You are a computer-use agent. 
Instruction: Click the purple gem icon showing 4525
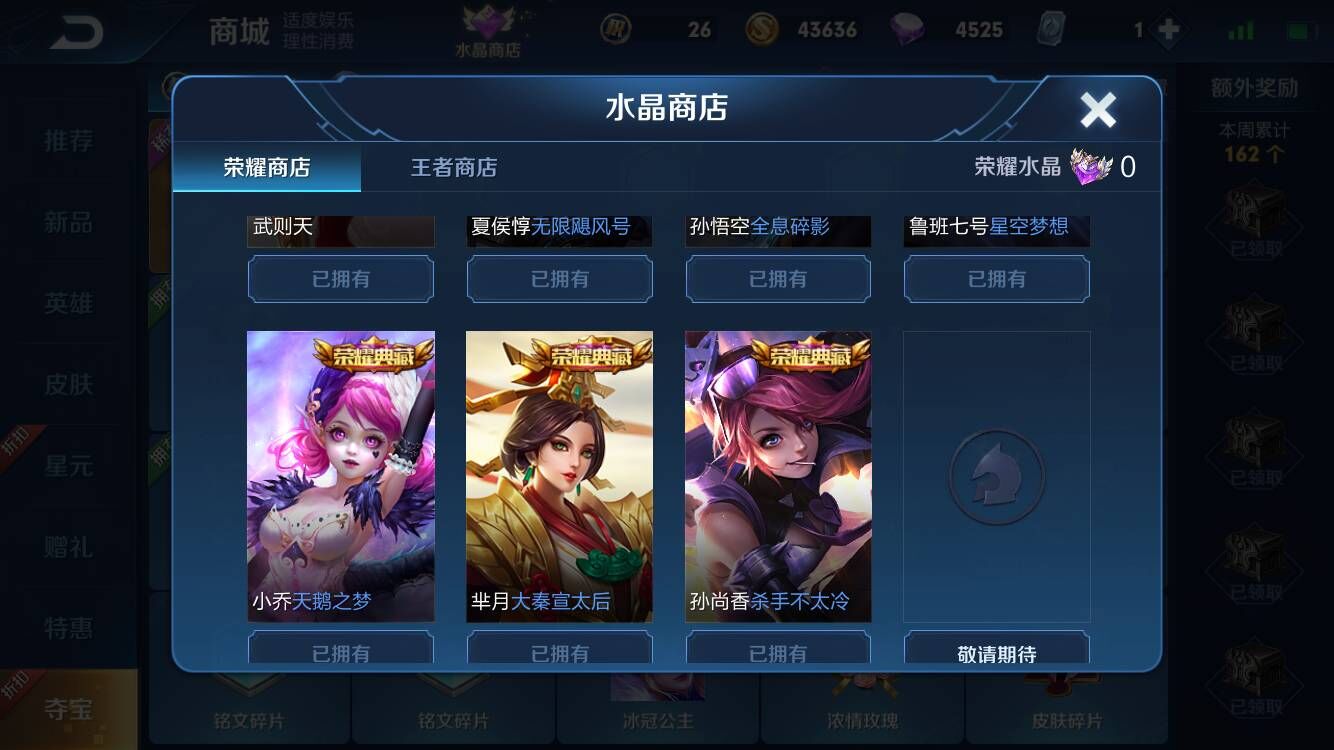[906, 29]
